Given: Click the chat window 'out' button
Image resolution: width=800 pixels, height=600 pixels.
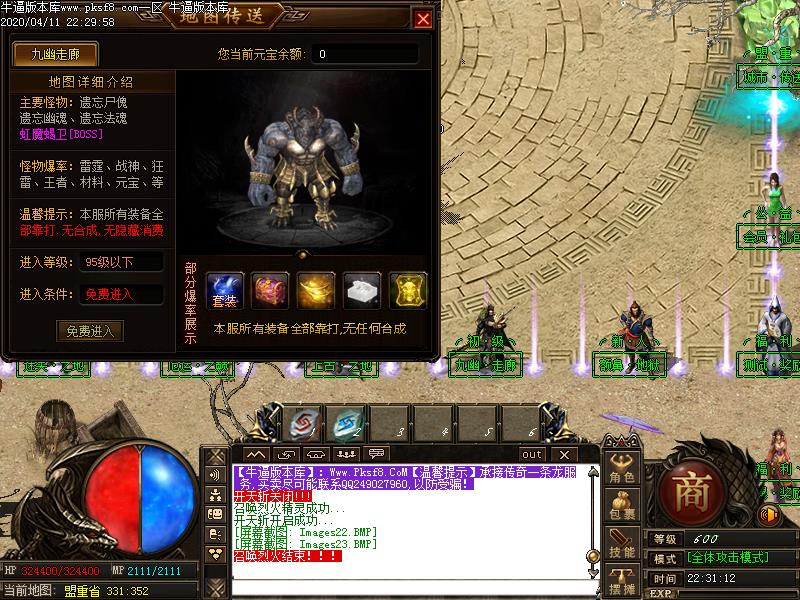Looking at the screenshot, I should pyautogui.click(x=531, y=455).
